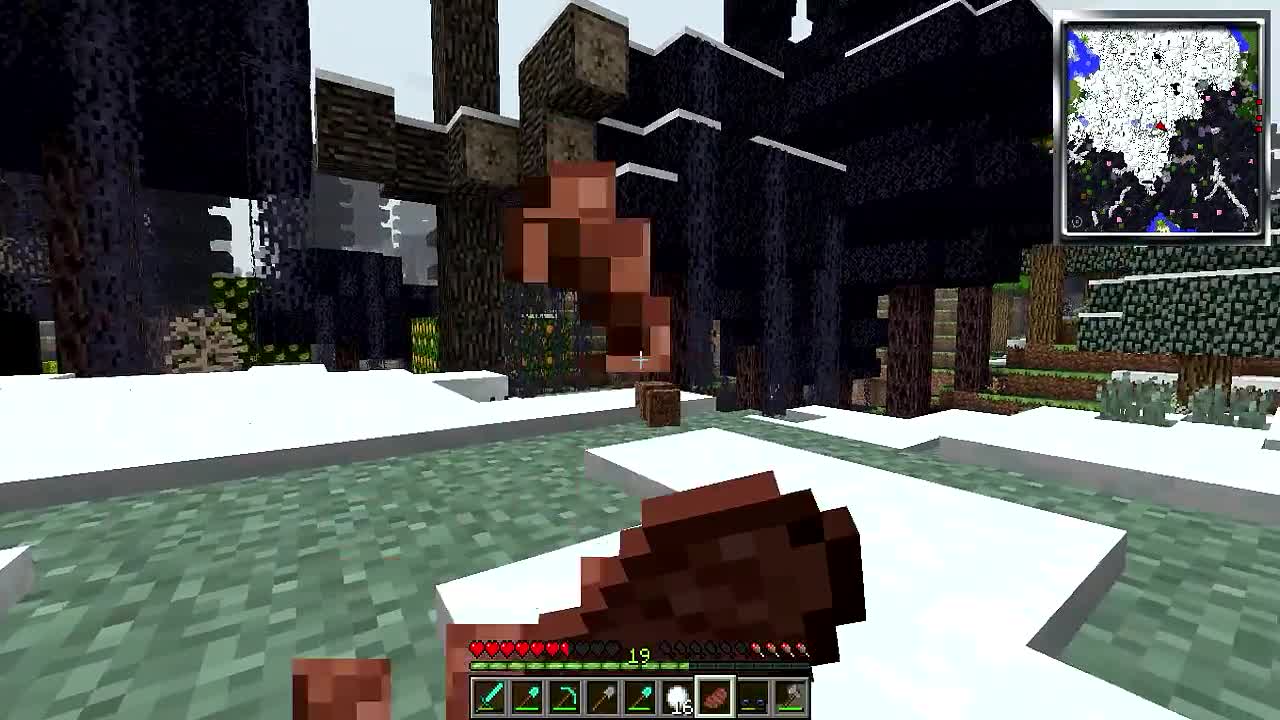Click the bottom red waypoint marker near the minimap
The image size is (1280, 720).
click(x=1259, y=130)
